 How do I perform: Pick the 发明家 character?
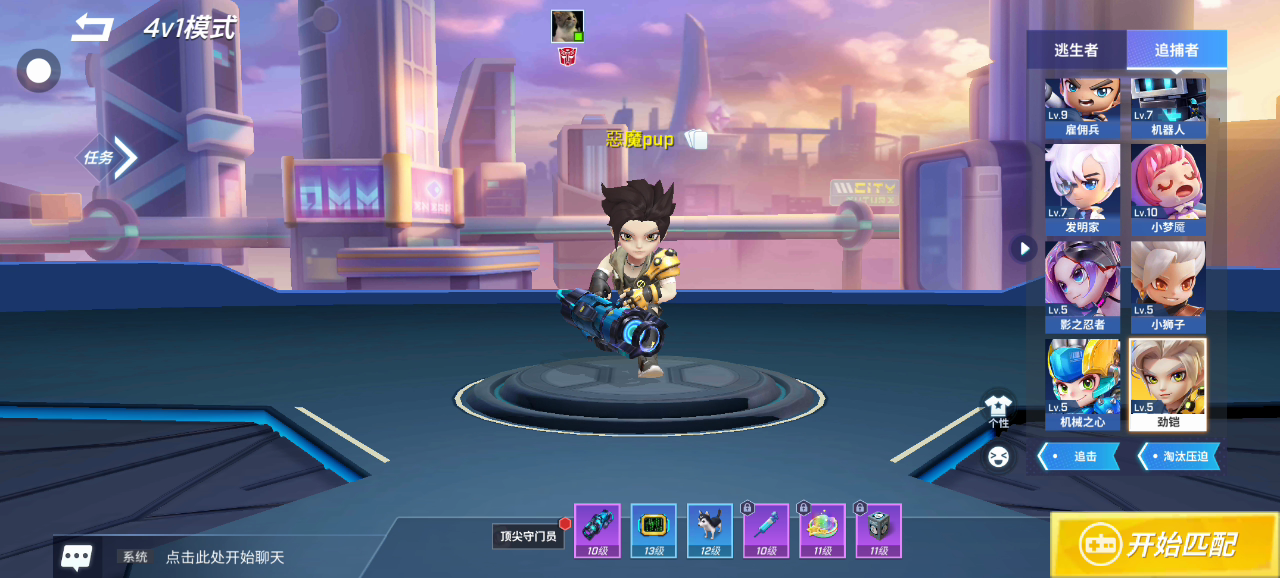point(1082,189)
